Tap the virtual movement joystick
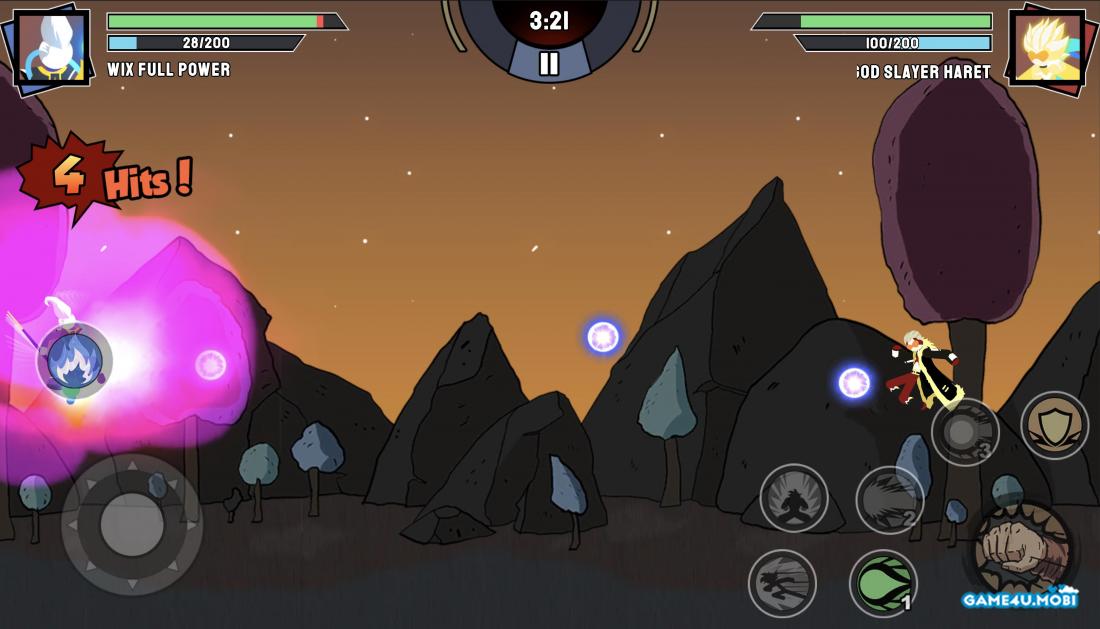Viewport: 1100px width, 629px height. [x=132, y=524]
